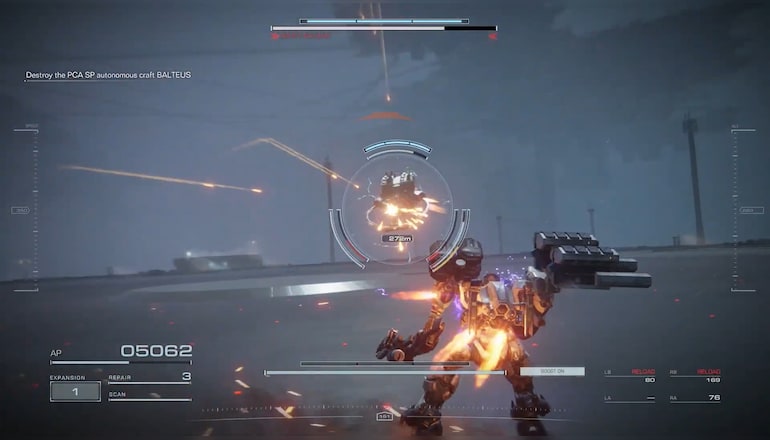Activate the Expansion slot box
770x440 pixels.
click(x=75, y=391)
